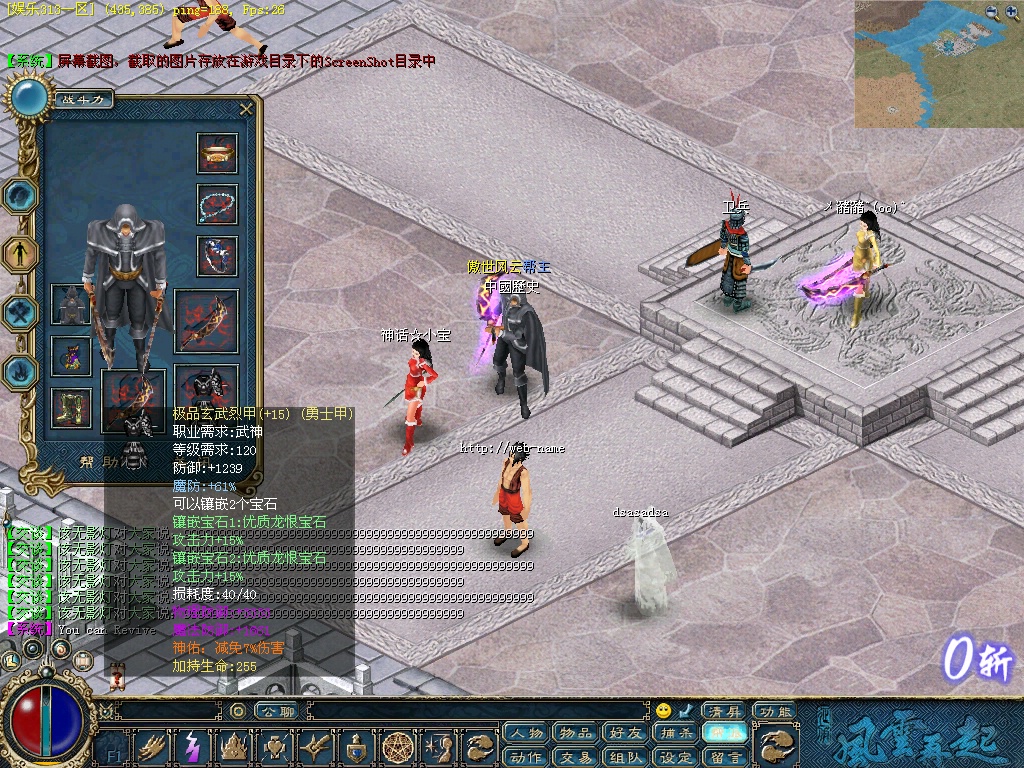Open the 战斗力 combat power tab
Screen dimensions: 1024x768
[83, 99]
